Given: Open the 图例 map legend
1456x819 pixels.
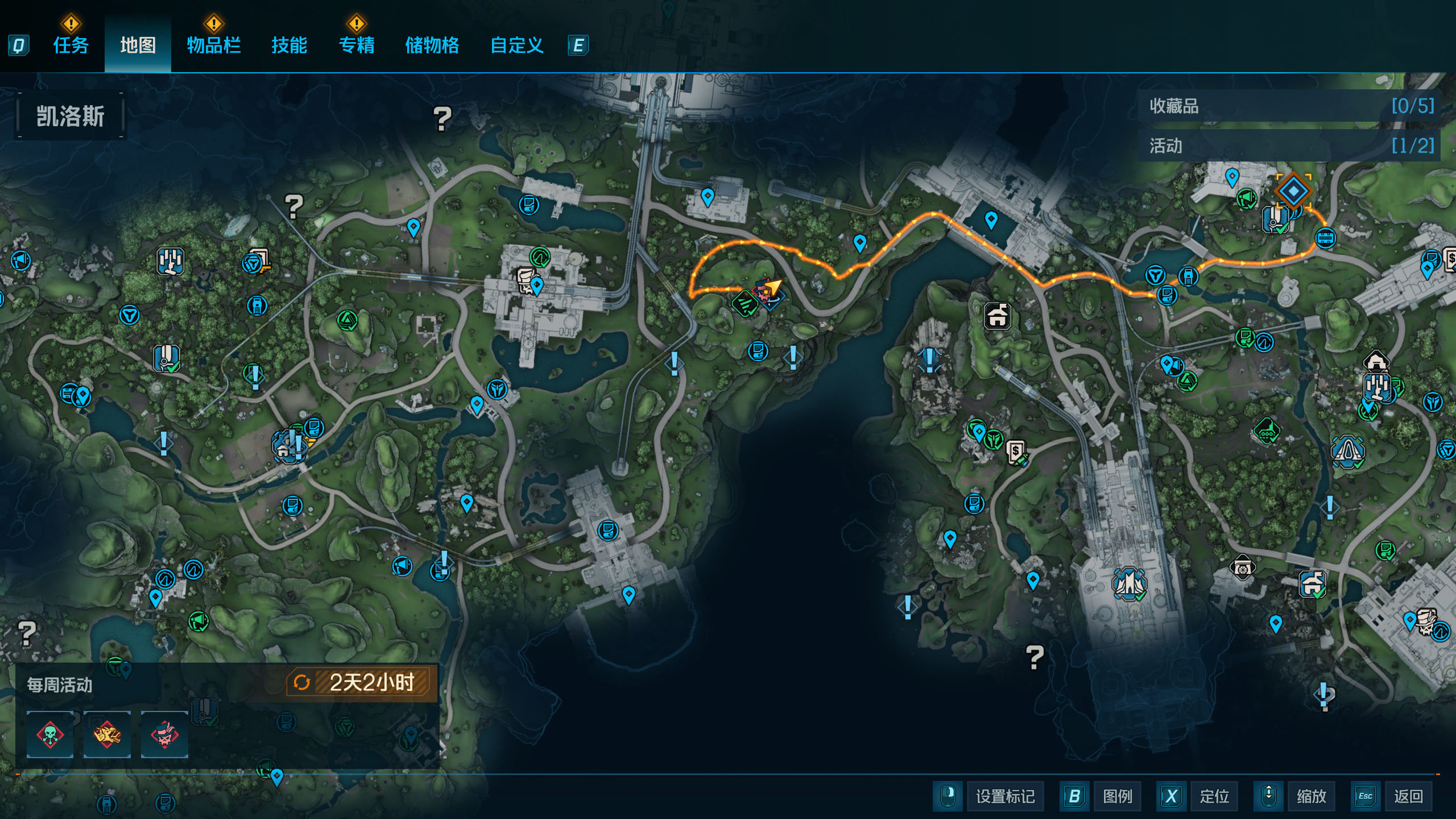Looking at the screenshot, I should click(1117, 796).
